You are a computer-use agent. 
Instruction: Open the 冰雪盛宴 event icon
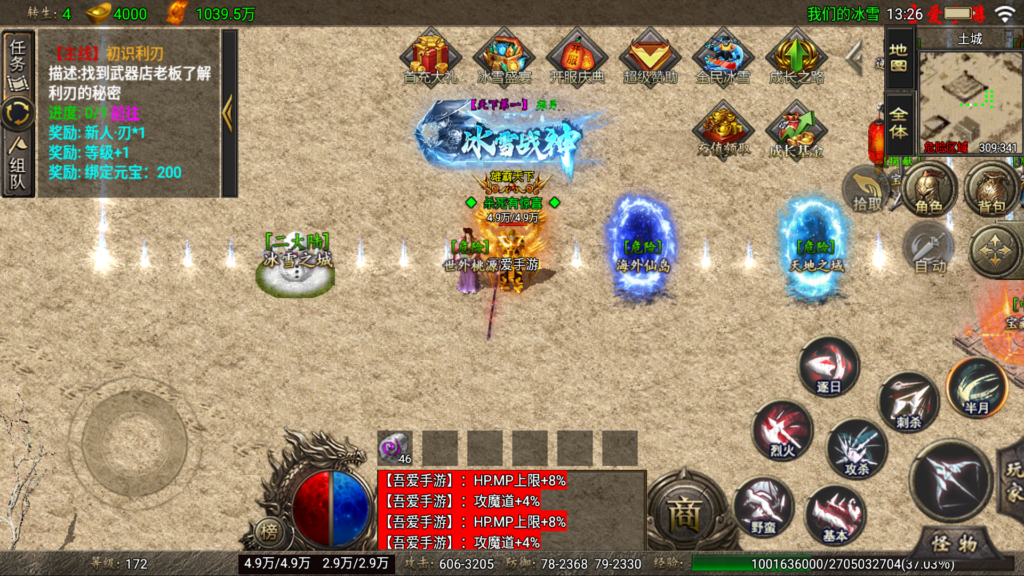[503, 56]
